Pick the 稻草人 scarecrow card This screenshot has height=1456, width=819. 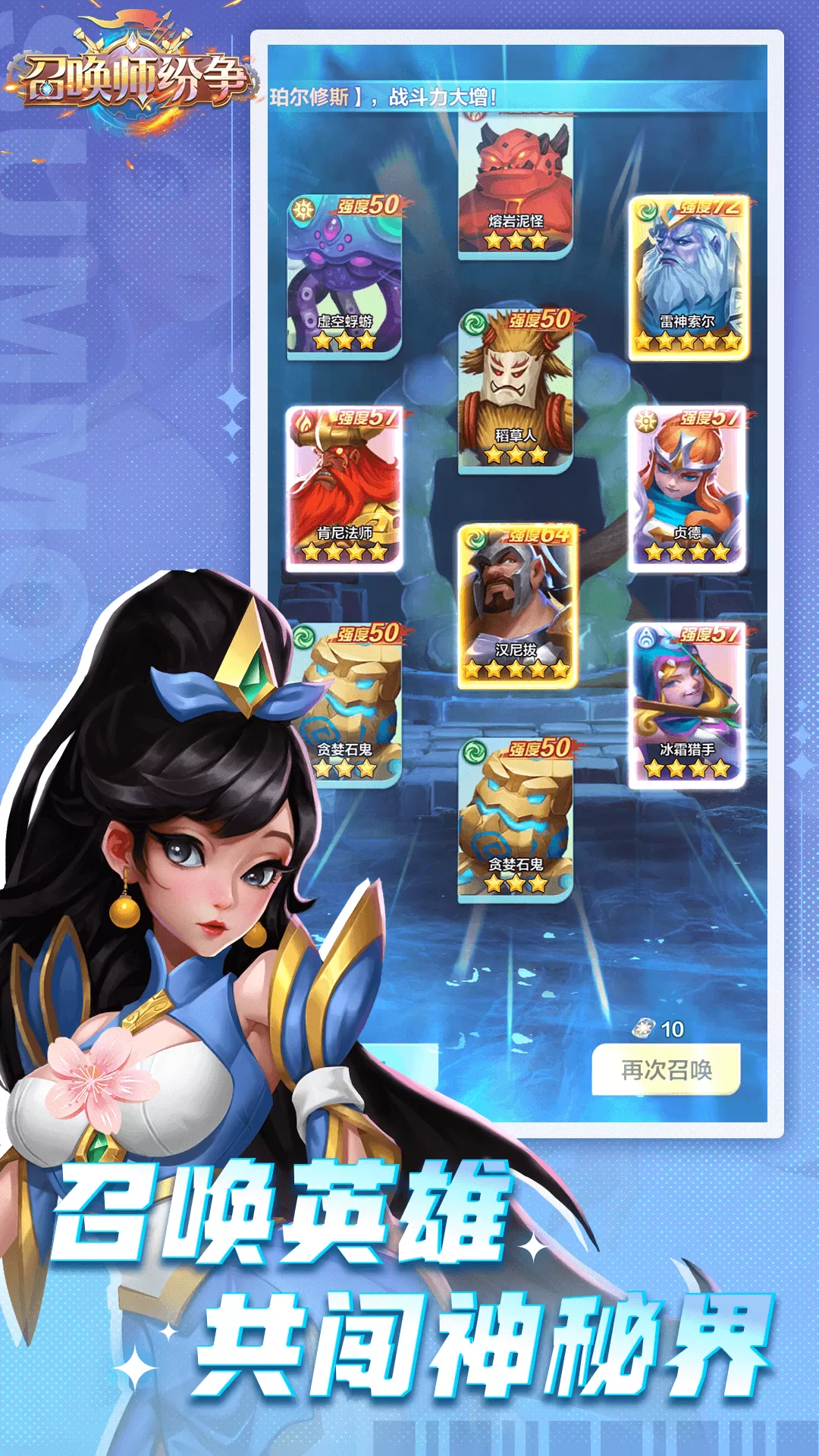click(x=516, y=391)
